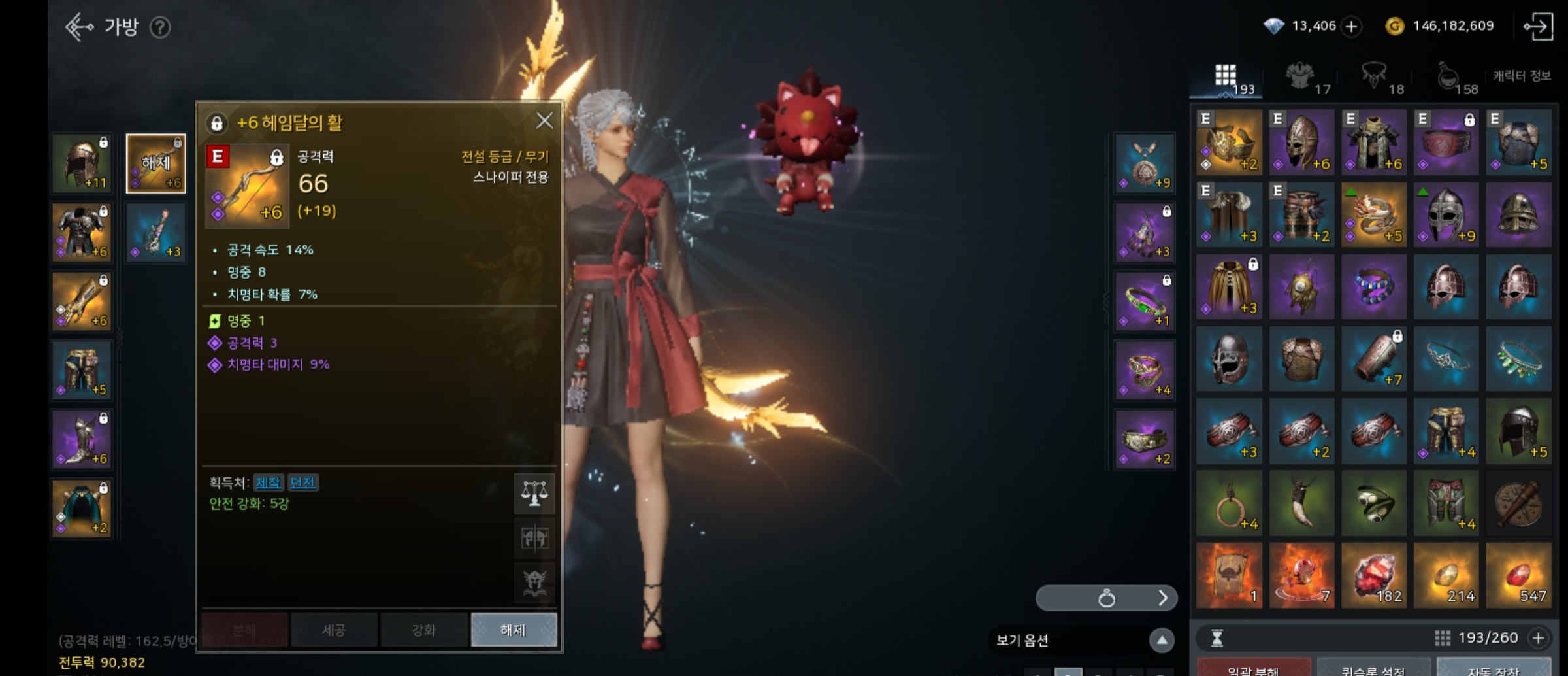1568x676 pixels.
Task: Open the 강화 enhance option
Action: pos(424,630)
